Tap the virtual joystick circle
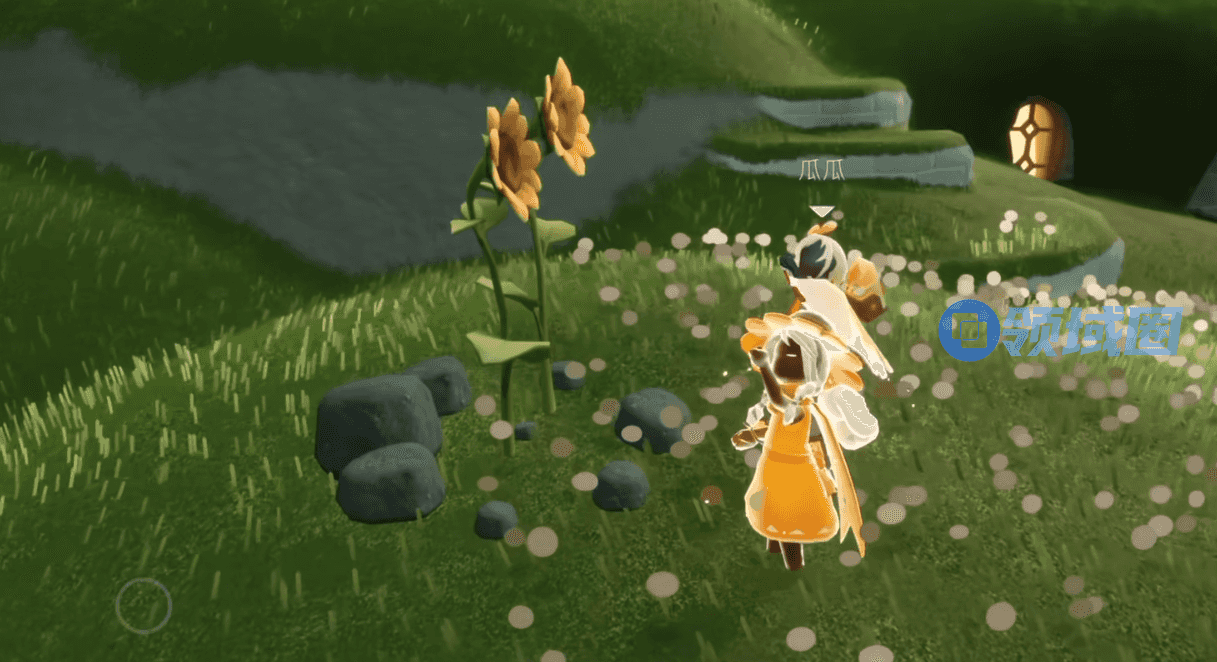This screenshot has height=662, width=1217. coord(143,605)
